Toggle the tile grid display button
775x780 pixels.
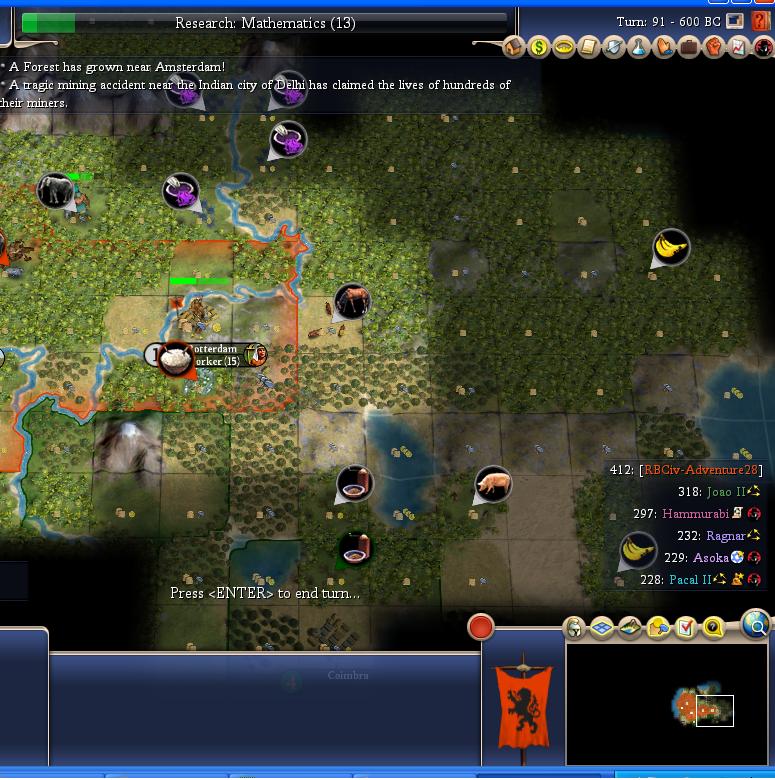click(602, 628)
